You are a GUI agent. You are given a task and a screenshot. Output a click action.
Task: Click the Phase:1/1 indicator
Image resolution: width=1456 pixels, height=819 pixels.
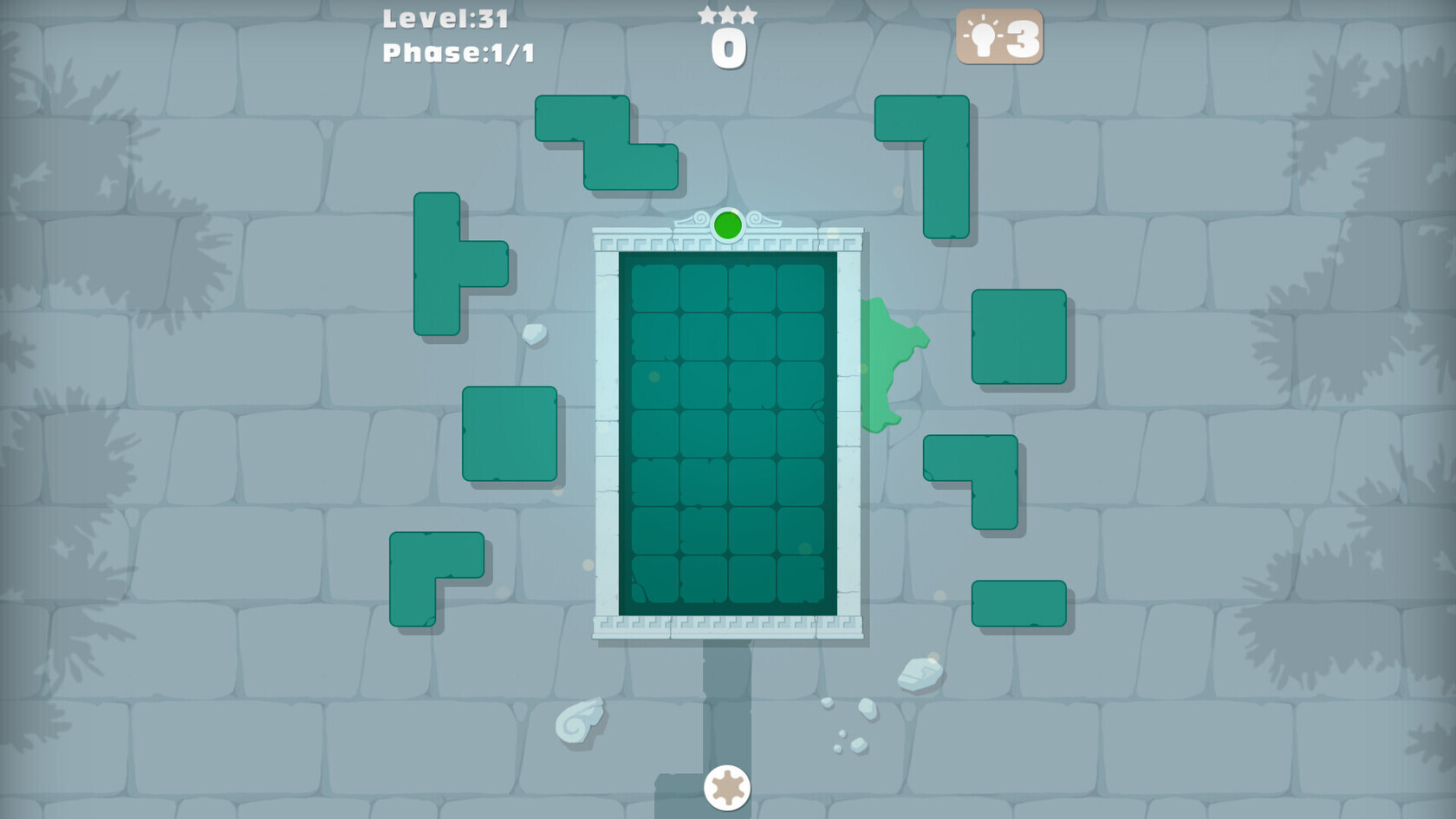[x=458, y=54]
